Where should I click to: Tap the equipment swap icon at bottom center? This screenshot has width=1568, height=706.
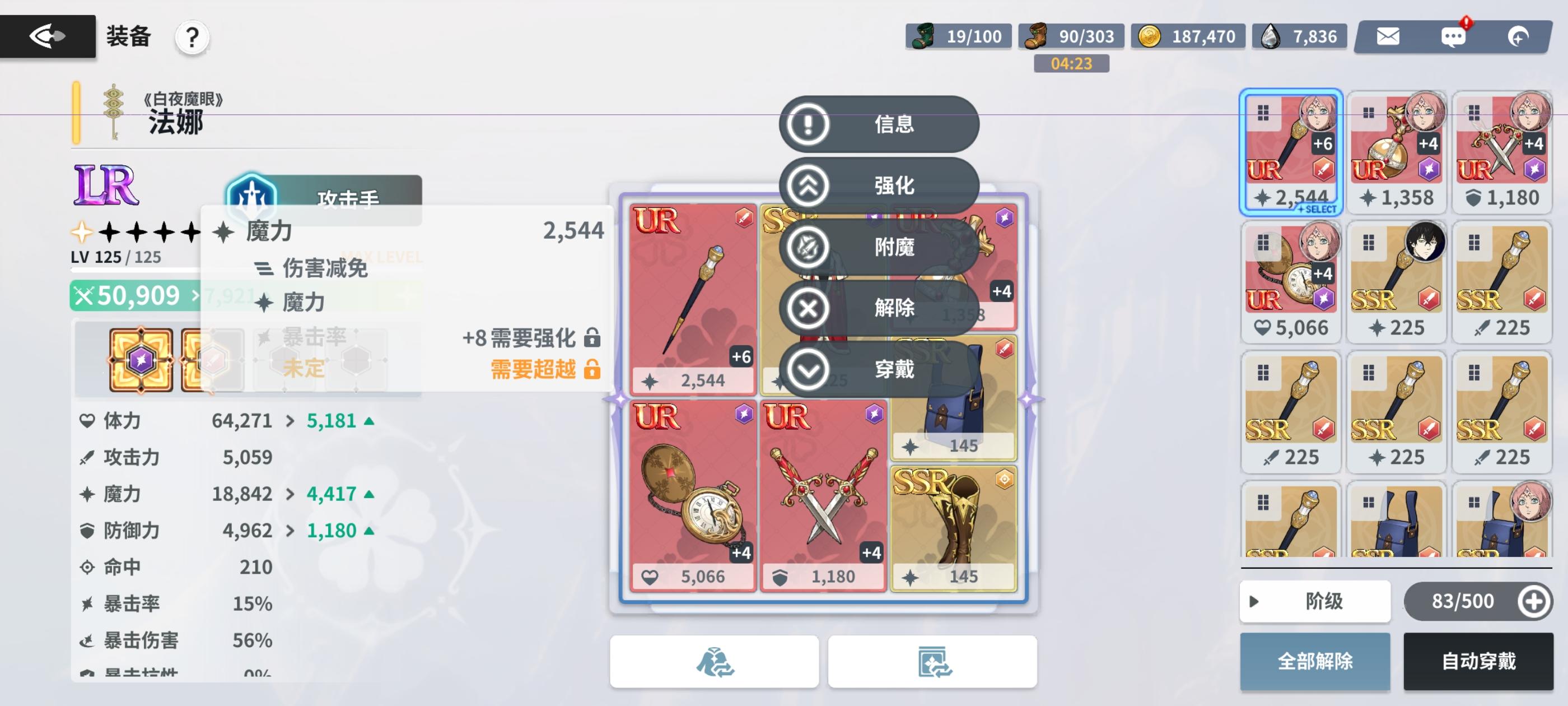coord(715,662)
